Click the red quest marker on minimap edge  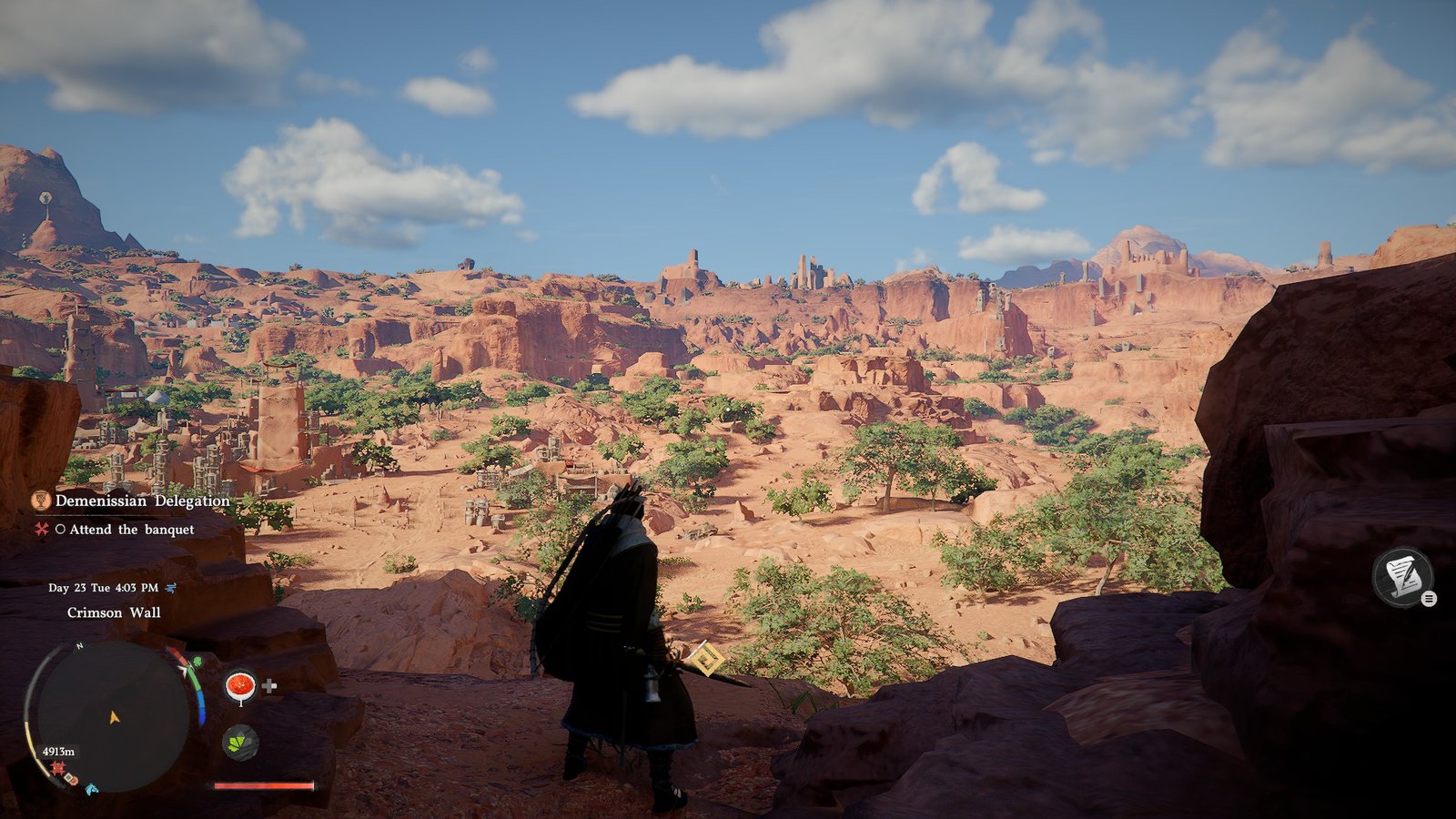pyautogui.click(x=57, y=769)
